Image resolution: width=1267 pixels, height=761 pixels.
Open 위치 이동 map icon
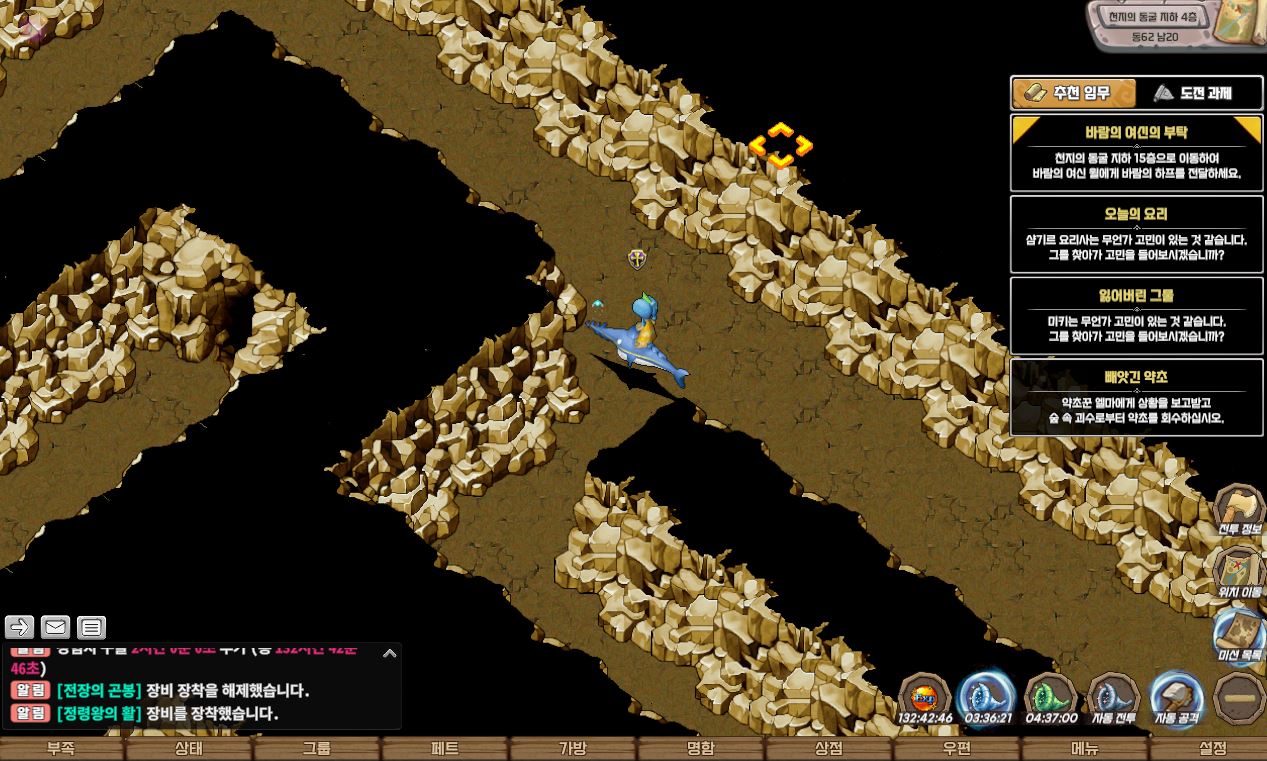1239,571
